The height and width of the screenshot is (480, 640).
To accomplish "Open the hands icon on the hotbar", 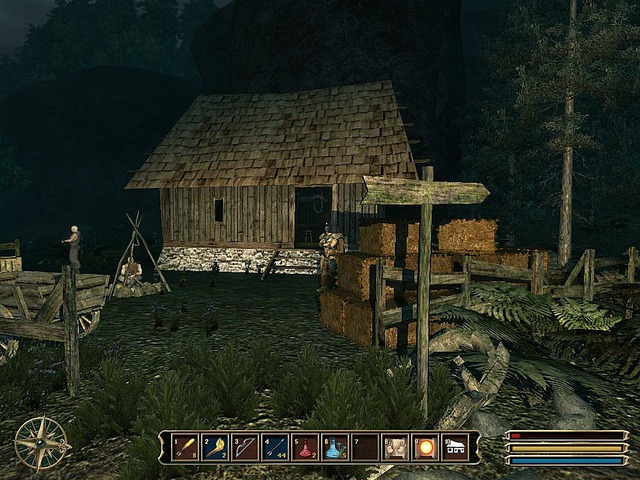I will pyautogui.click(x=396, y=447).
